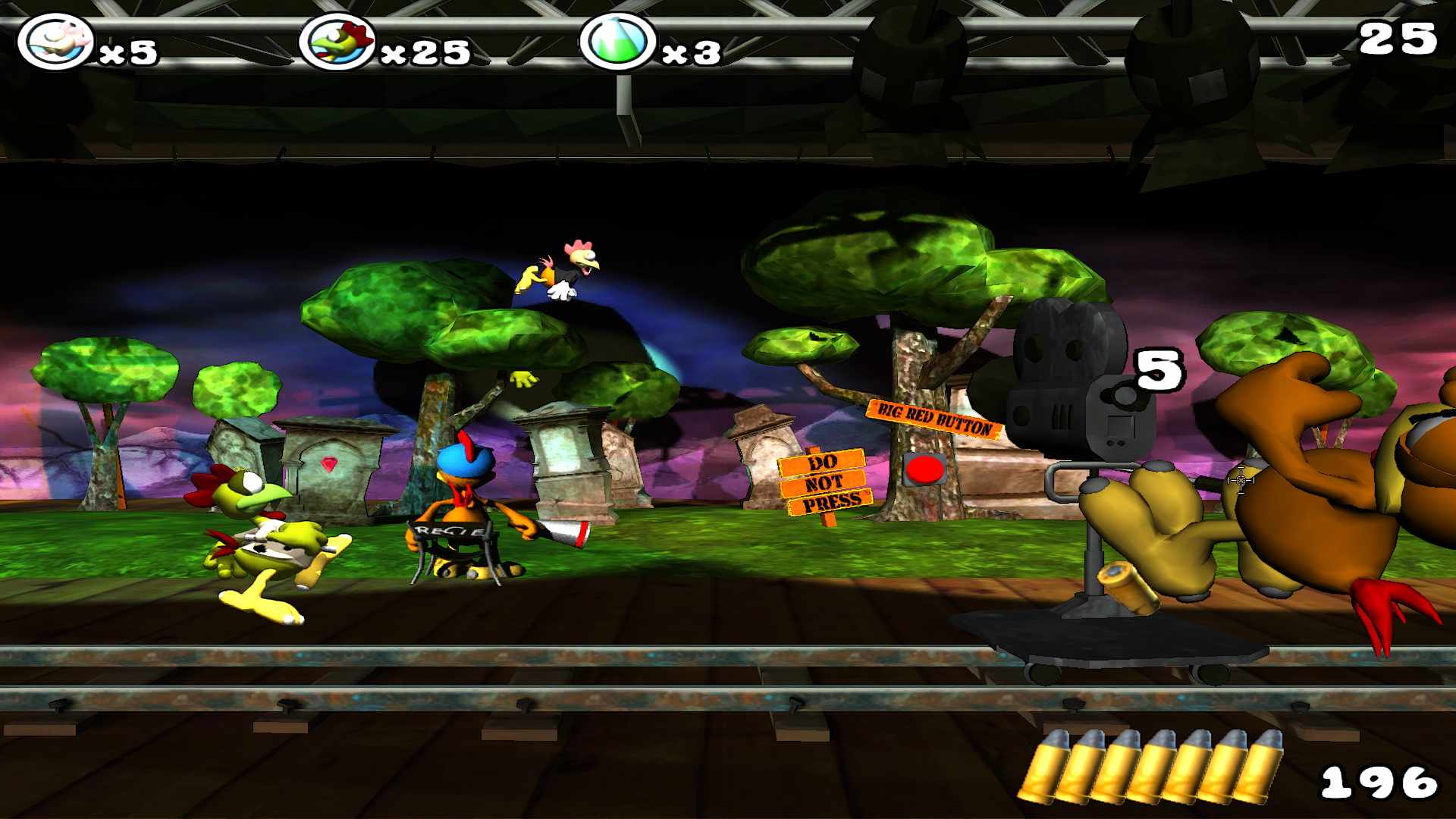The image size is (1456, 819).
Task: Click the white egg counter icon
Action: [x=55, y=42]
